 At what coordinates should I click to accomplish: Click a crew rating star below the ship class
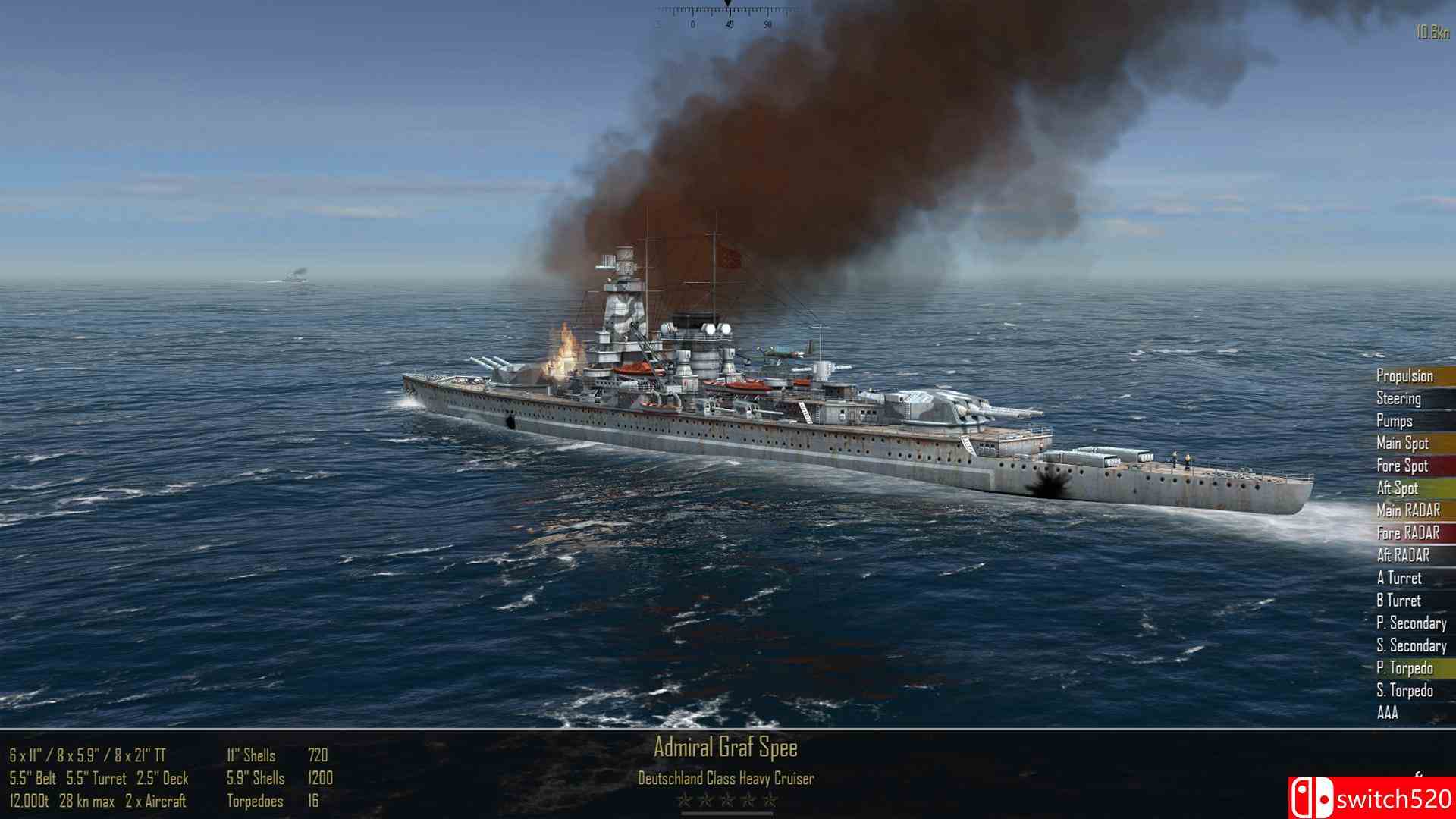pyautogui.click(x=730, y=800)
